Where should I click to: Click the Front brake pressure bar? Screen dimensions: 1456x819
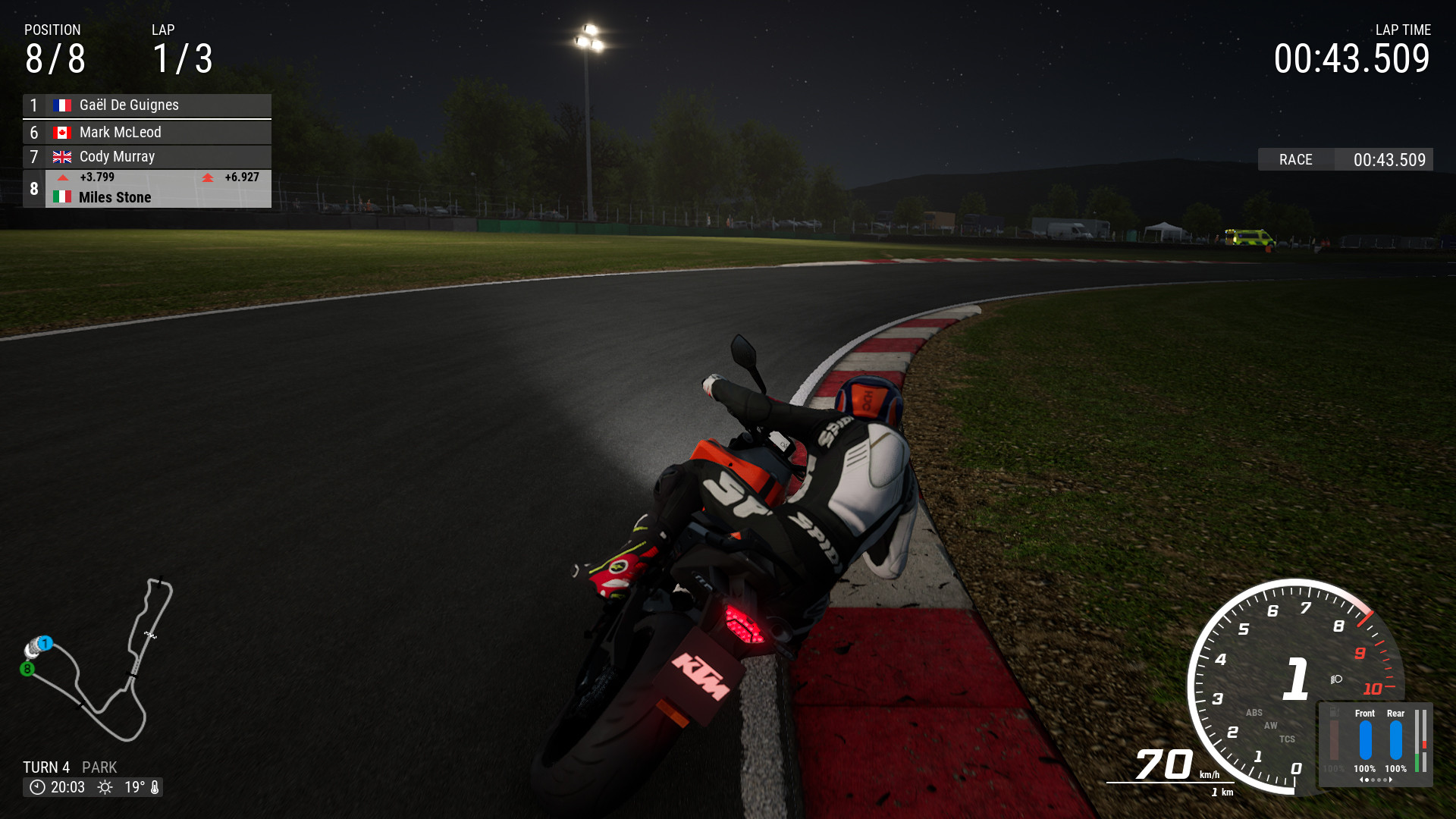tap(1366, 739)
